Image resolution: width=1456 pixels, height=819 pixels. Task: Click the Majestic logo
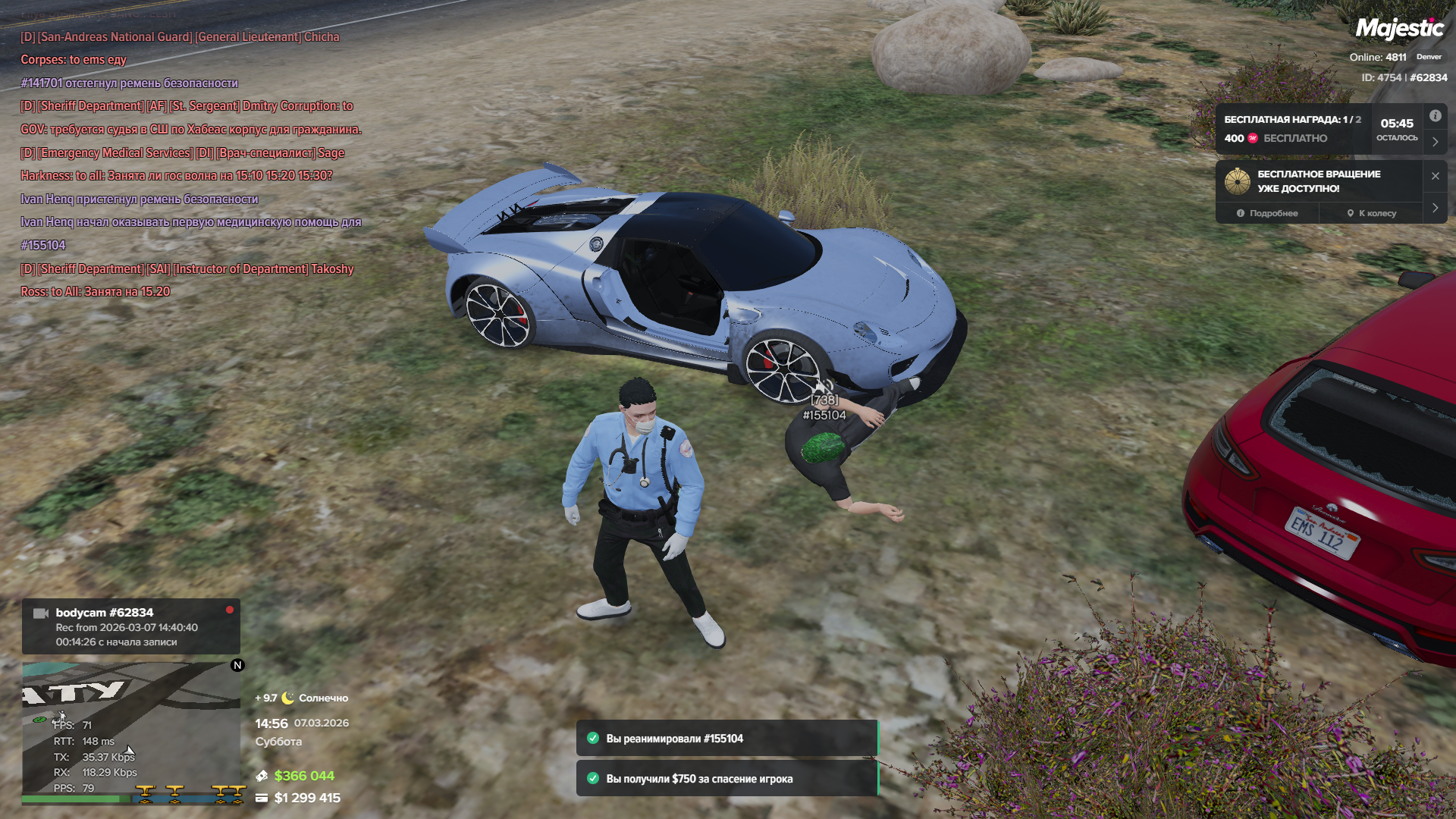(x=1399, y=29)
